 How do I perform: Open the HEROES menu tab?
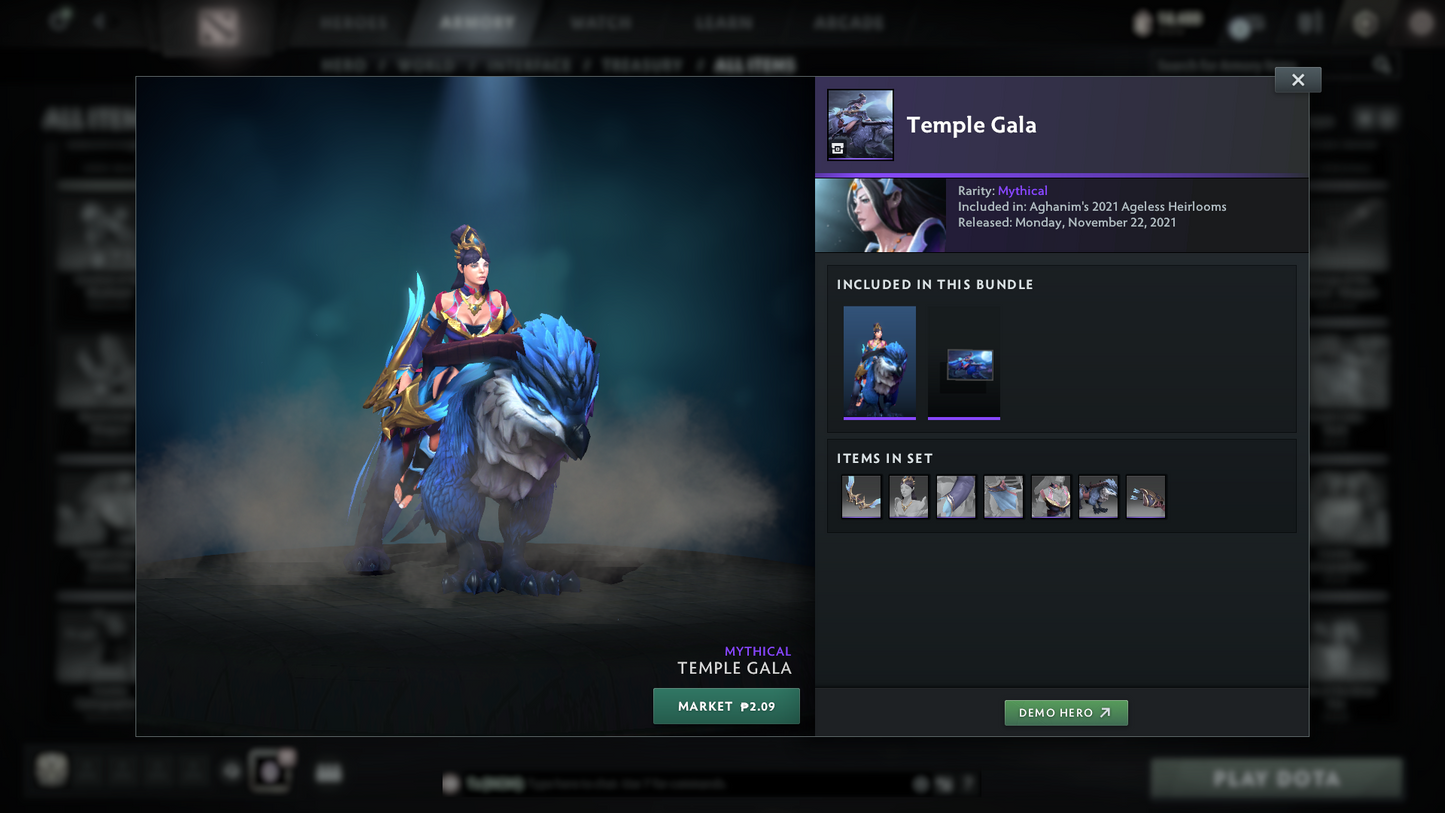(x=353, y=21)
